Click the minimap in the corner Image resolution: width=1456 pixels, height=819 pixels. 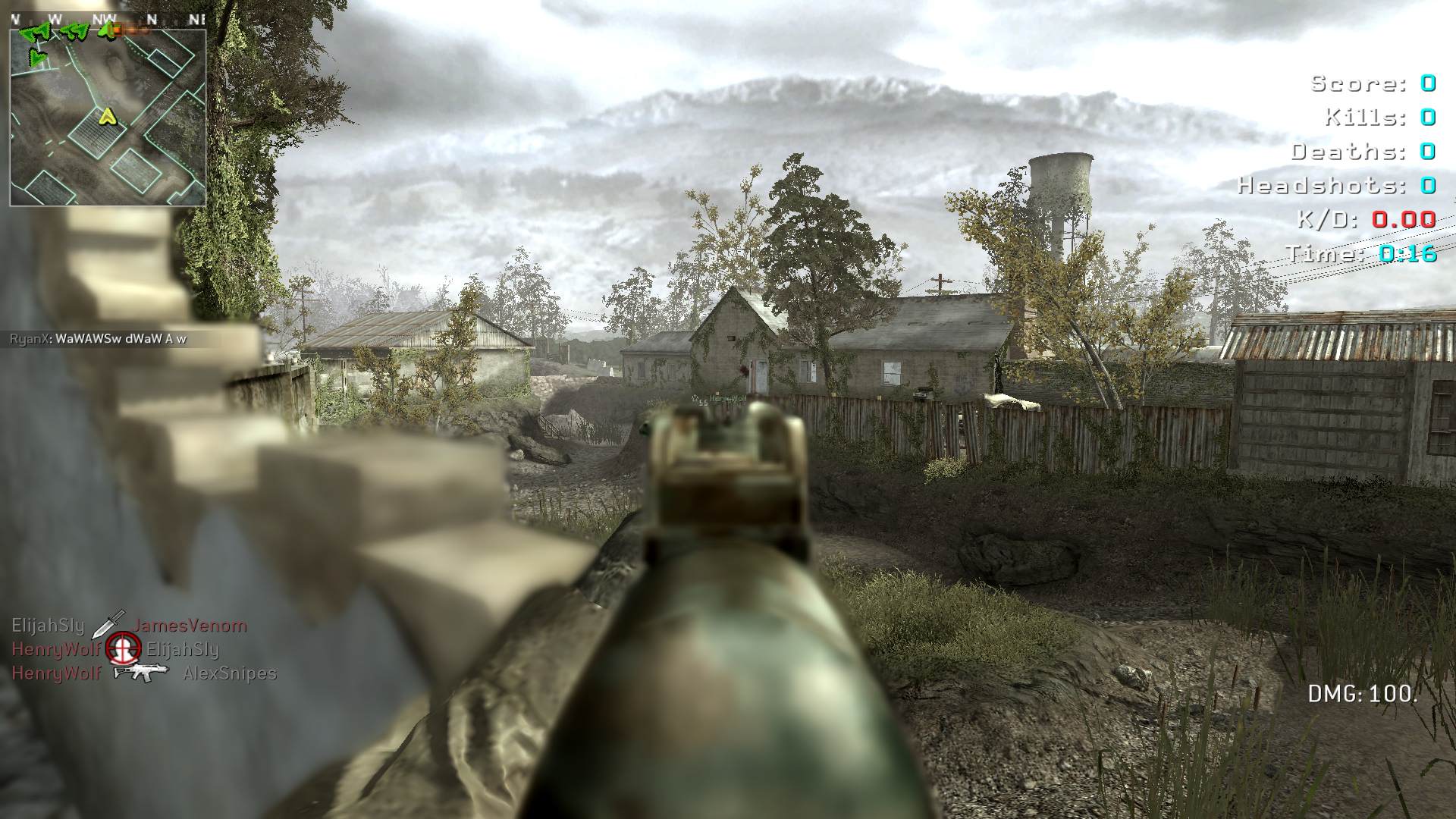coord(108,118)
